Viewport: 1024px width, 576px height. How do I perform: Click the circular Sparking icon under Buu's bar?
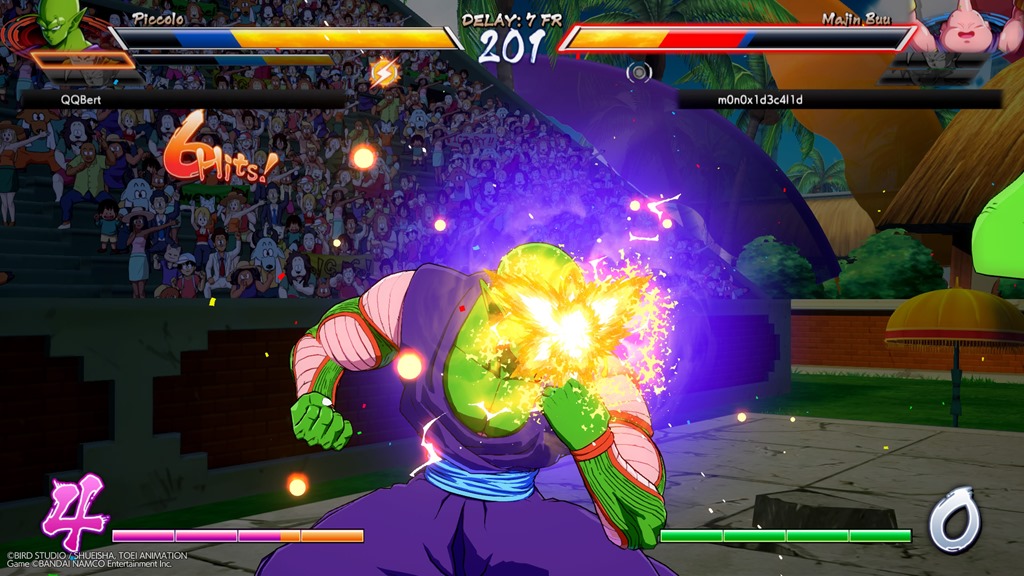(638, 72)
